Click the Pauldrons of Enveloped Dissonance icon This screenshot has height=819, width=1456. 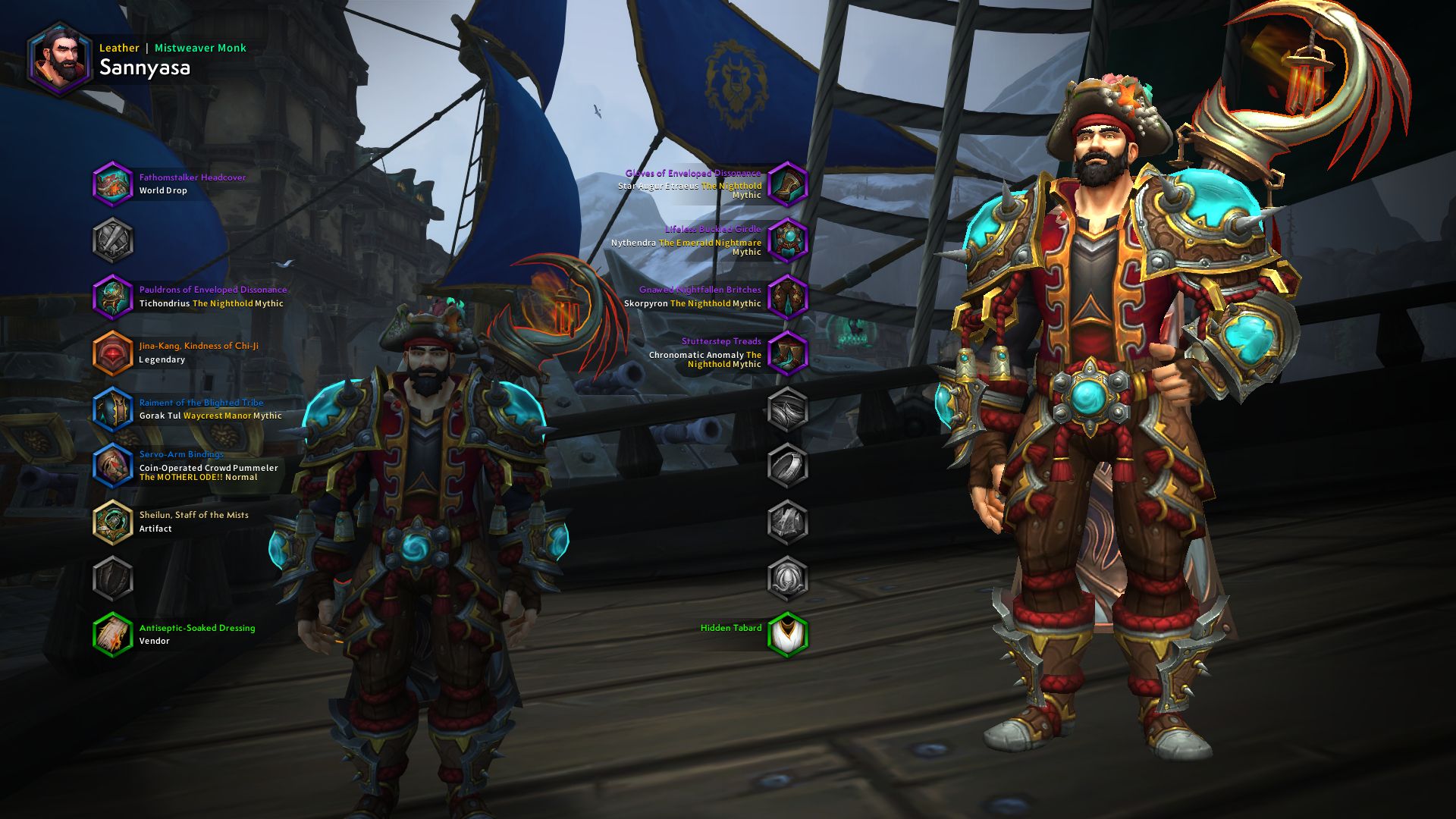tap(114, 297)
